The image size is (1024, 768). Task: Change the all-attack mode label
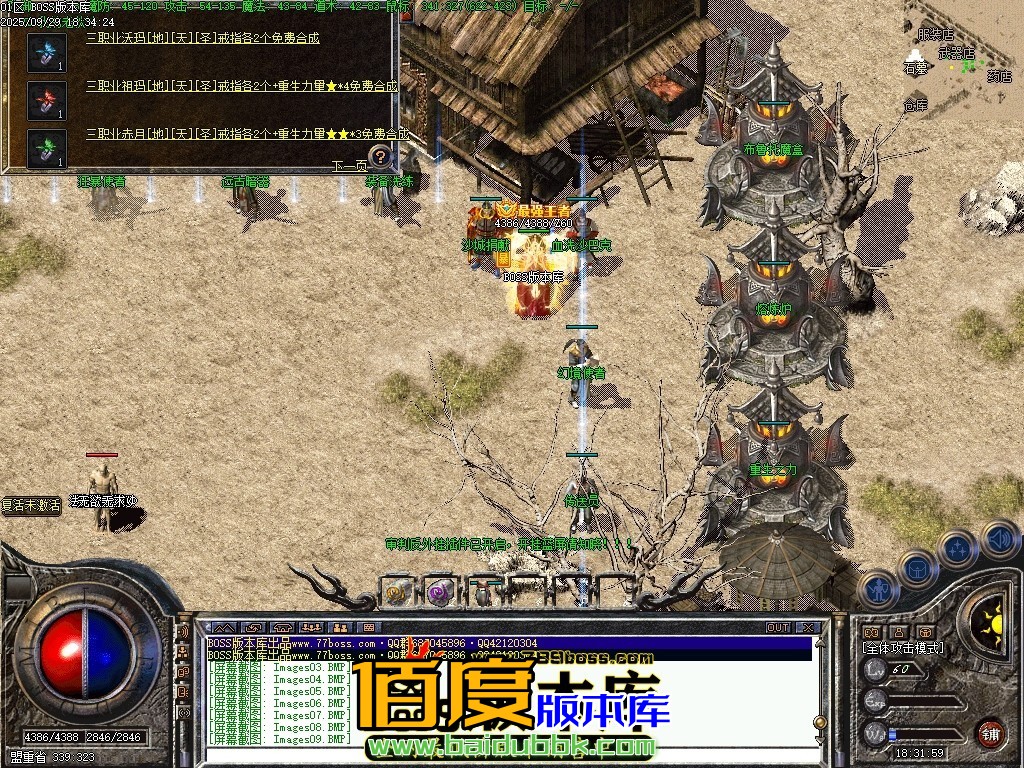pos(903,648)
